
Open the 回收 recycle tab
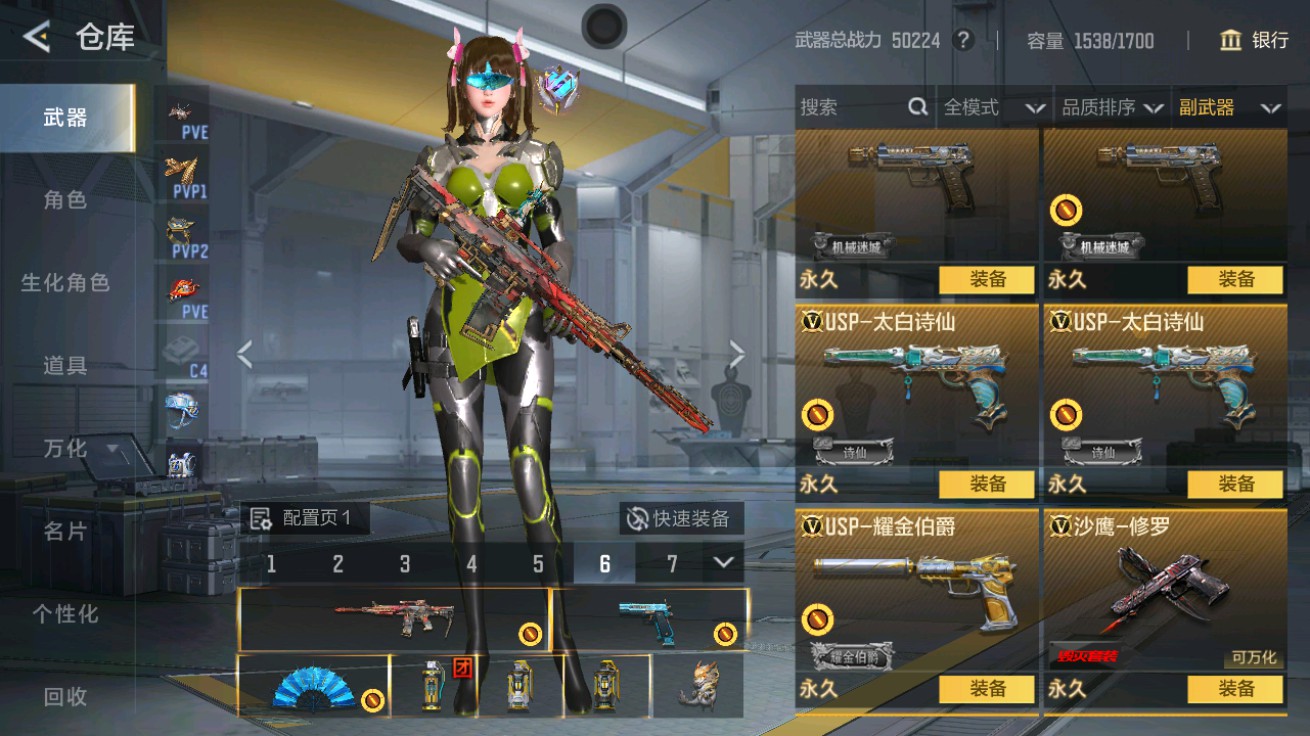pyautogui.click(x=65, y=697)
